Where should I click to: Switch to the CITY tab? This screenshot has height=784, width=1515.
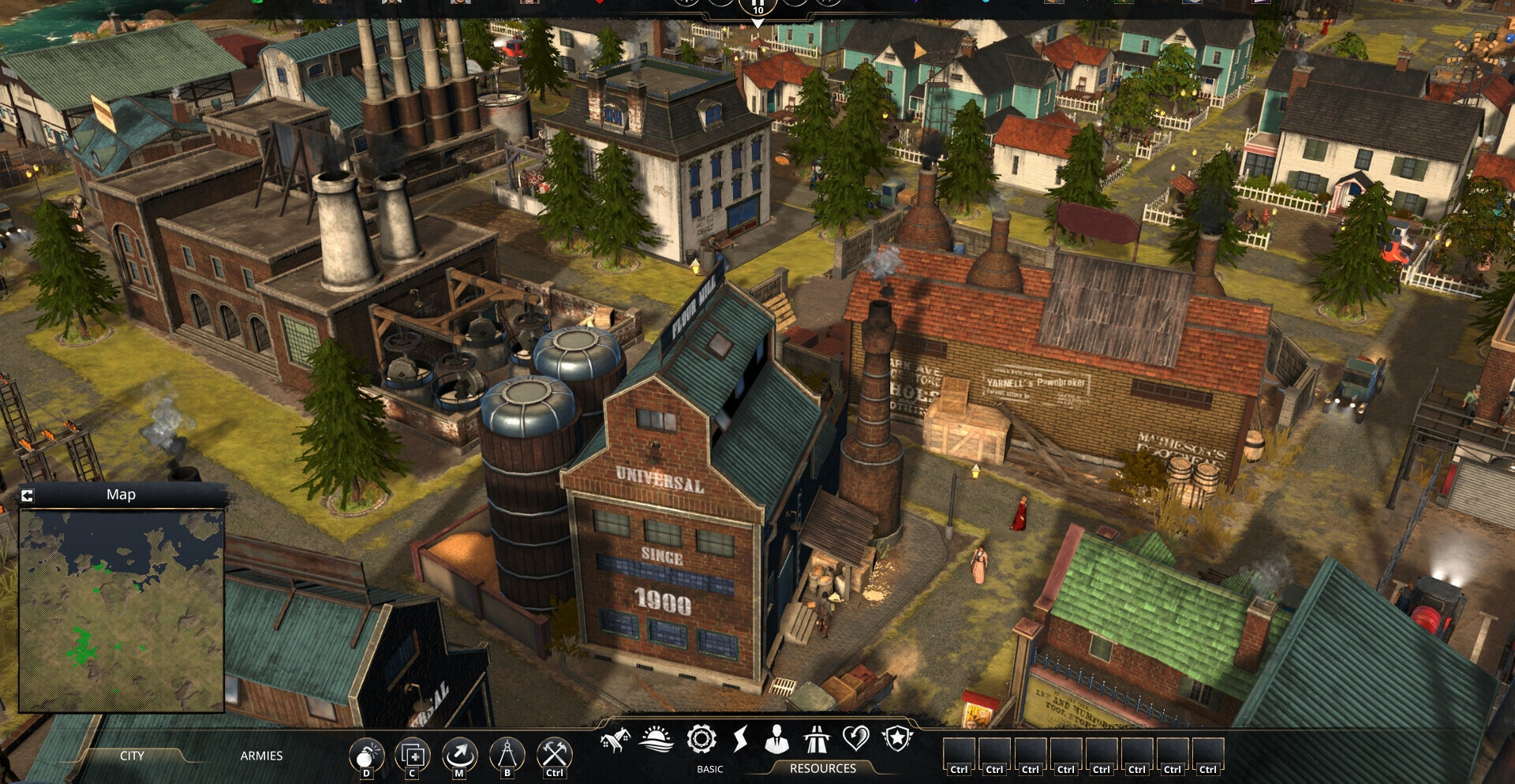coord(132,756)
